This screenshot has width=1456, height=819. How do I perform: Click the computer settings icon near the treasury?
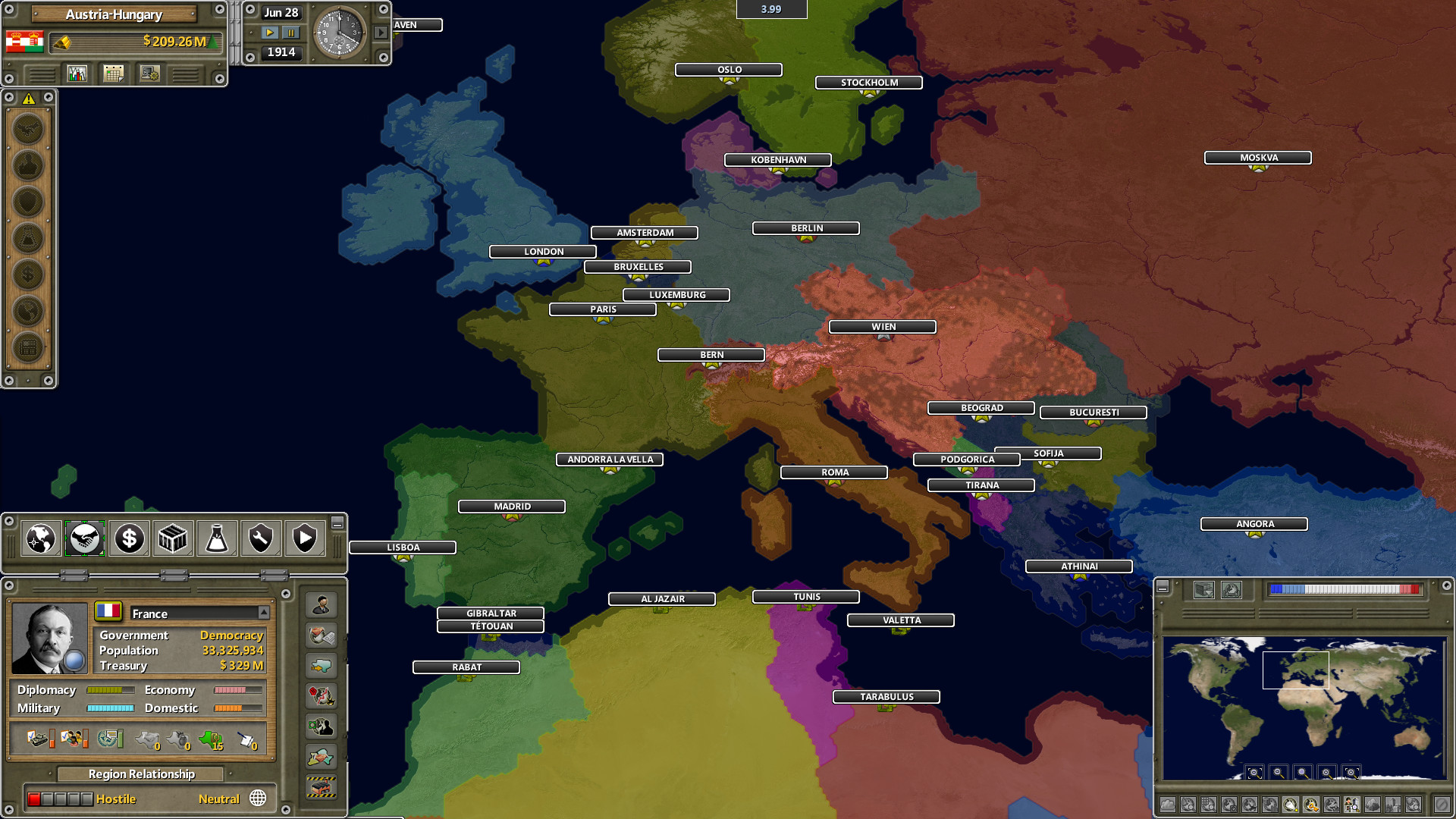[x=149, y=73]
